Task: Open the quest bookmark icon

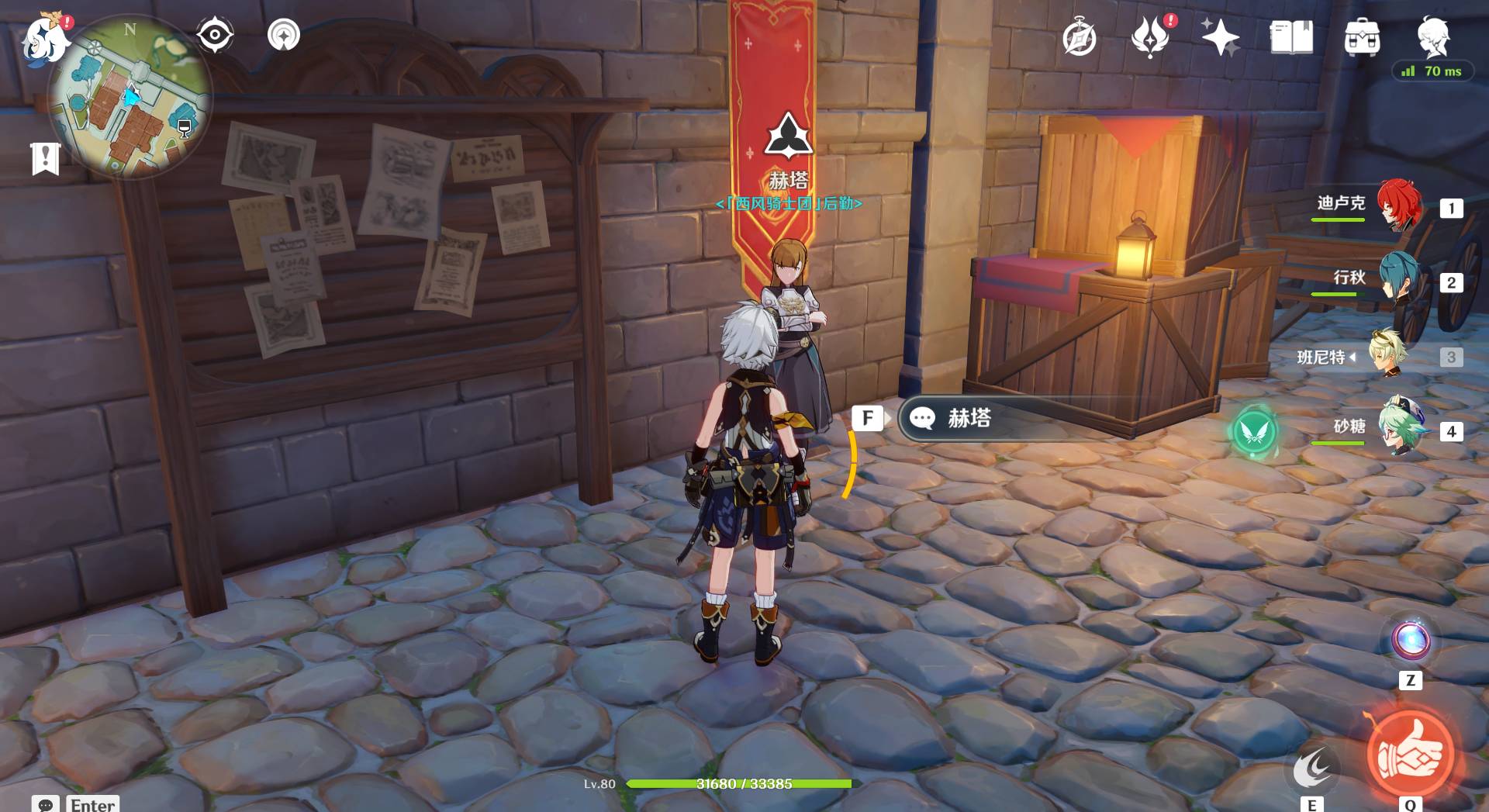Action: tap(45, 159)
